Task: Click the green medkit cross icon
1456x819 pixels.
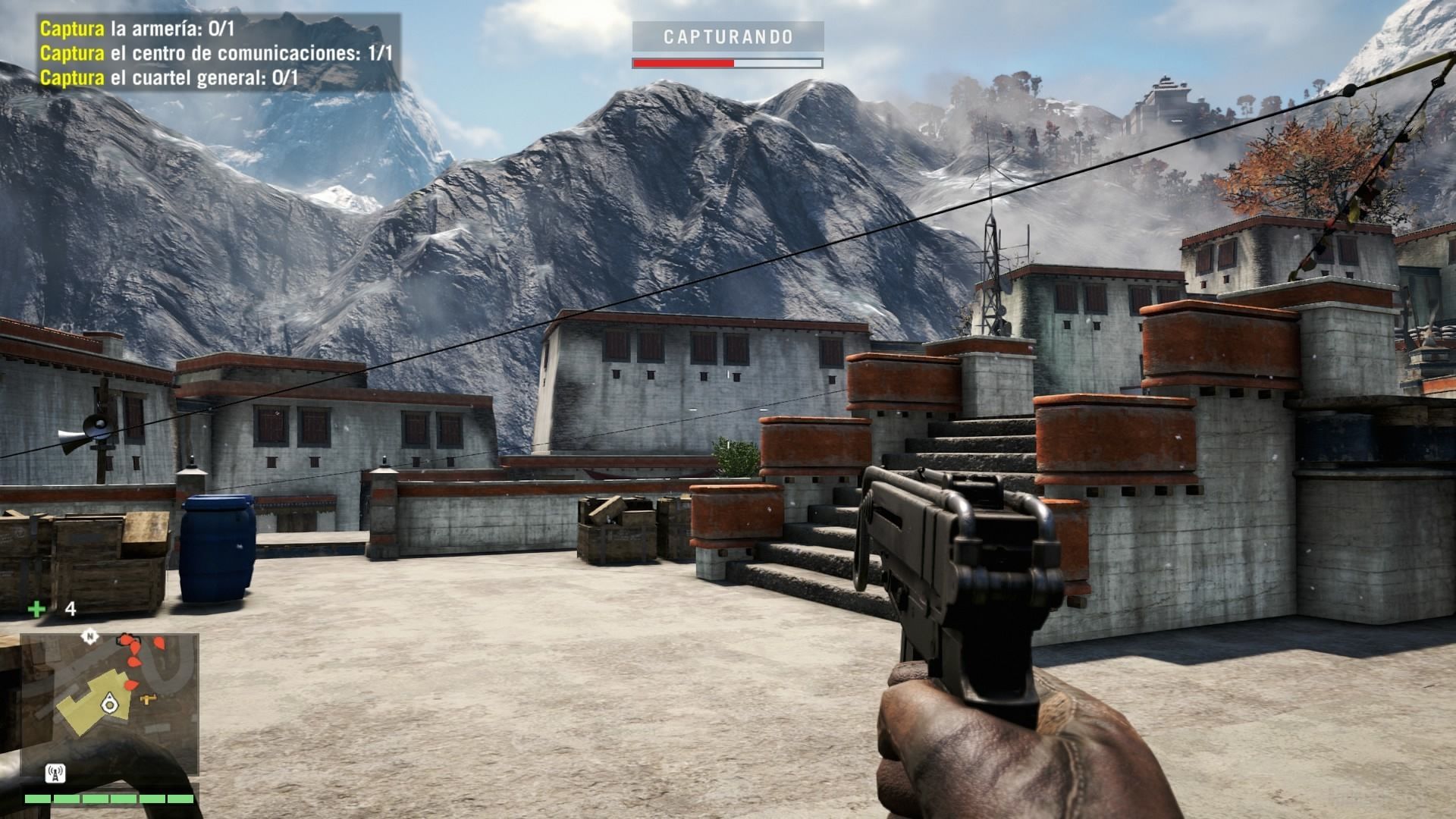Action: pyautogui.click(x=36, y=608)
